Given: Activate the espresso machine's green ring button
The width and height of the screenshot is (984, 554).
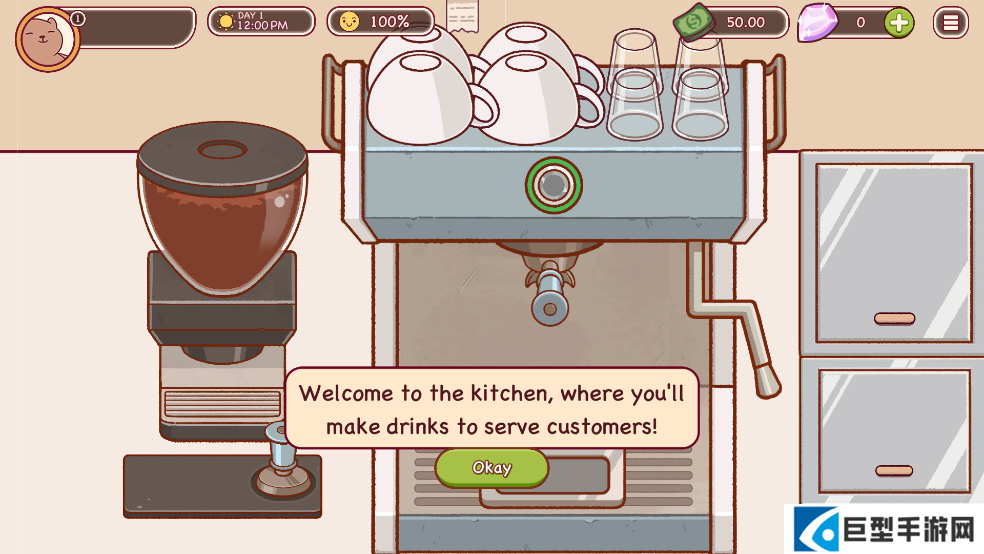Looking at the screenshot, I should click(553, 184).
